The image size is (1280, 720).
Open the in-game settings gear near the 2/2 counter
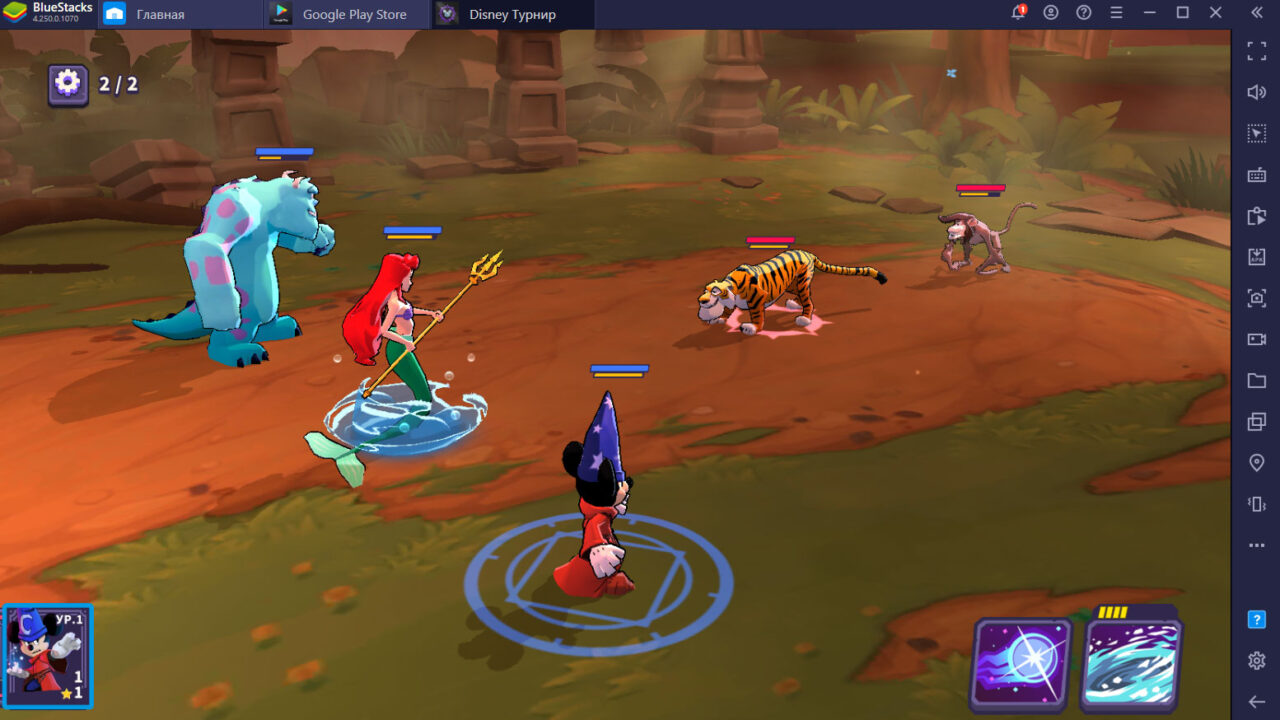(66, 85)
